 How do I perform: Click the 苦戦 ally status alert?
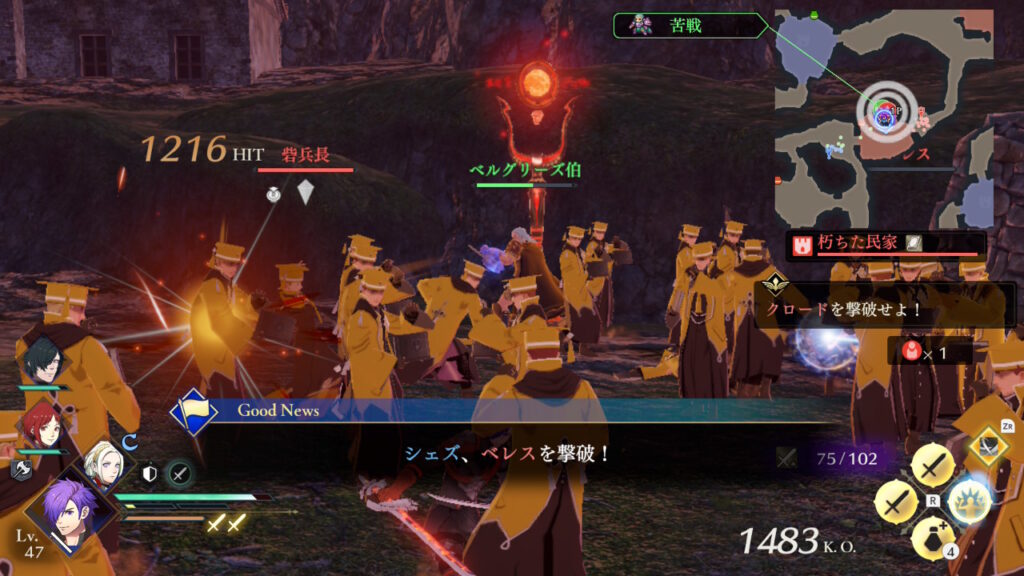click(690, 25)
